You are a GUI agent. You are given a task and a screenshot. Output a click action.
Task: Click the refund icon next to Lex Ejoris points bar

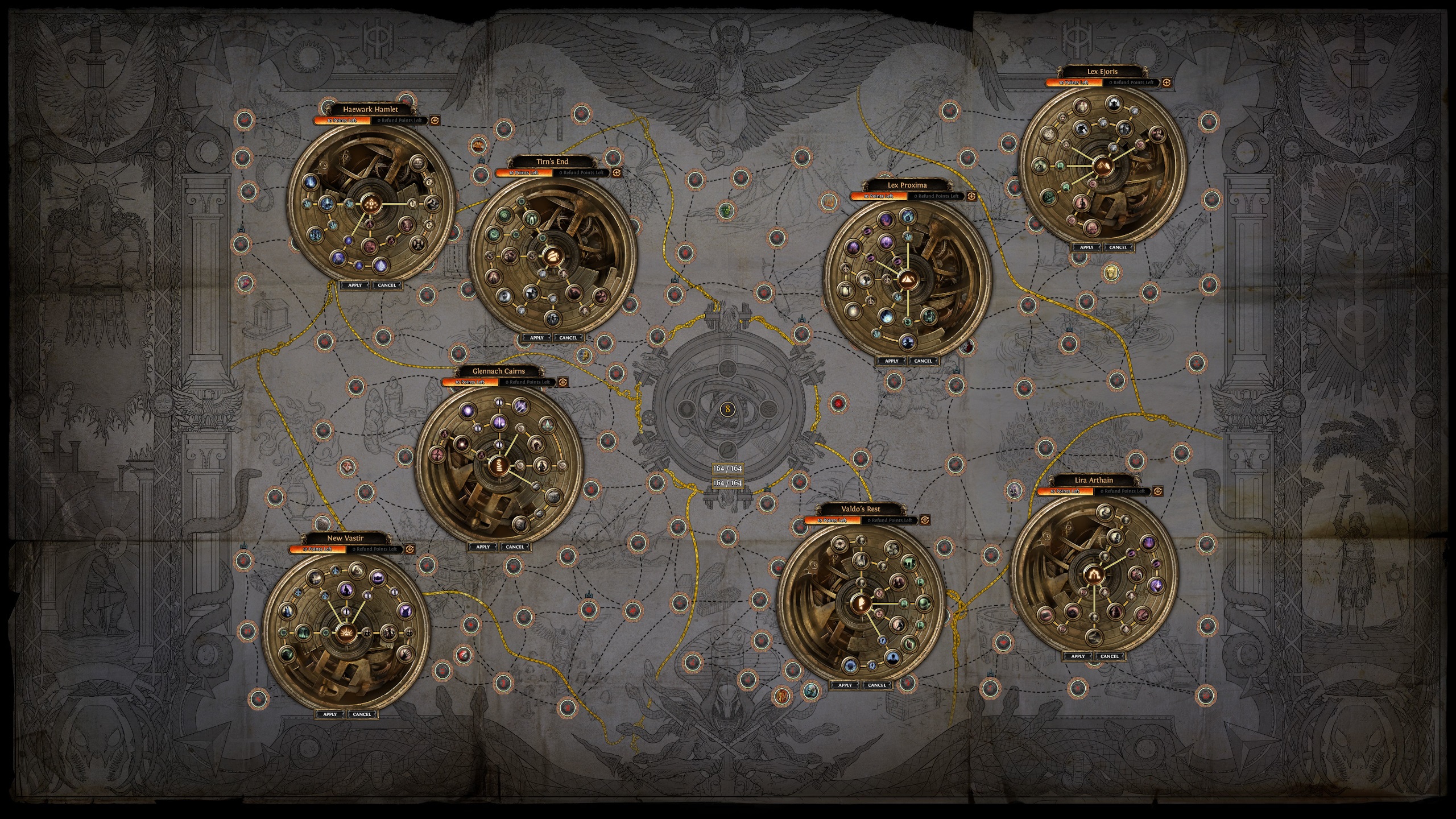click(1166, 84)
